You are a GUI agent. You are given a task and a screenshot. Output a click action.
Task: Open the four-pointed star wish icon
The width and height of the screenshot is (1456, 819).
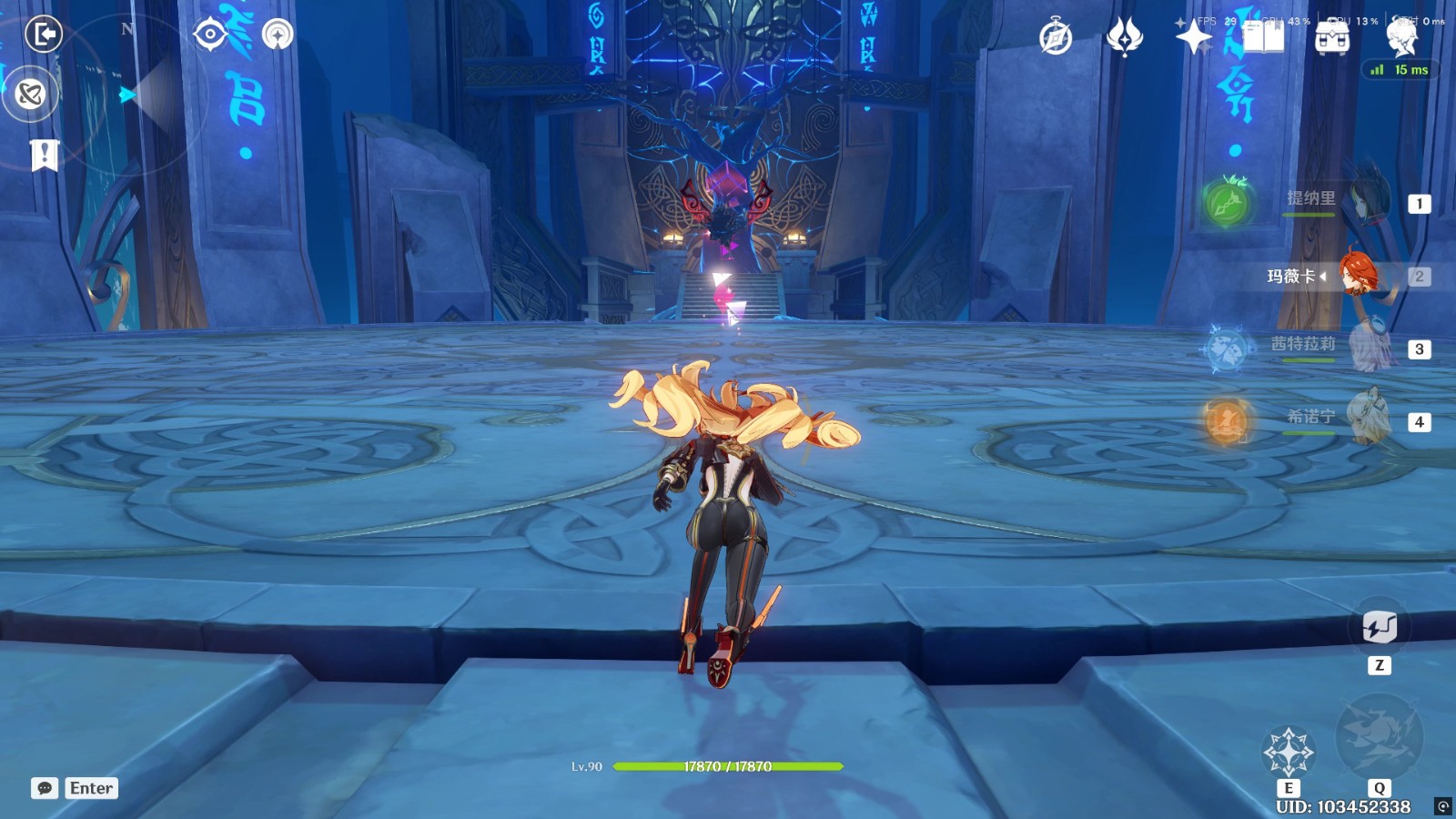1193,38
